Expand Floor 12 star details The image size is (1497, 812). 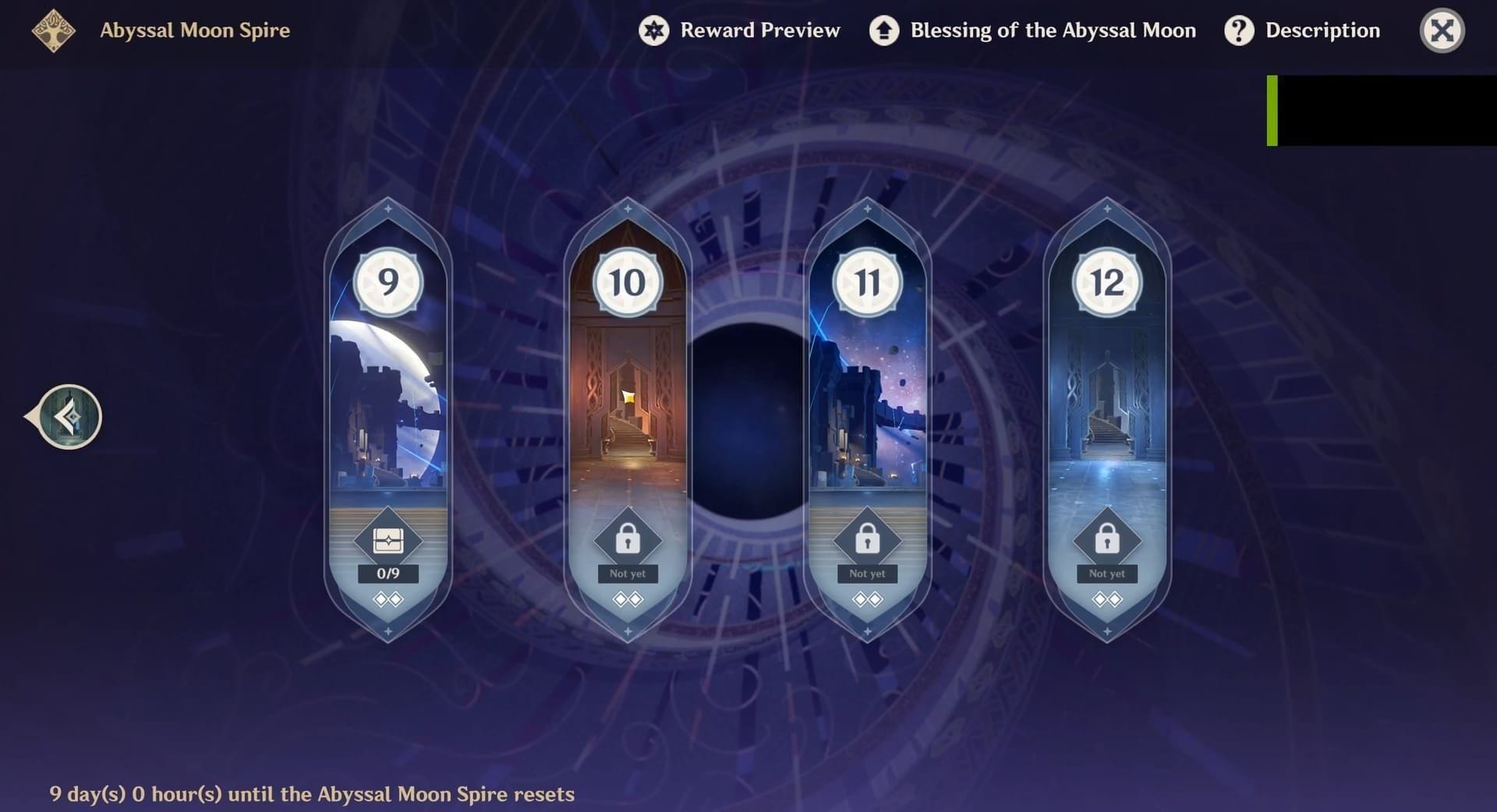[x=1107, y=598]
